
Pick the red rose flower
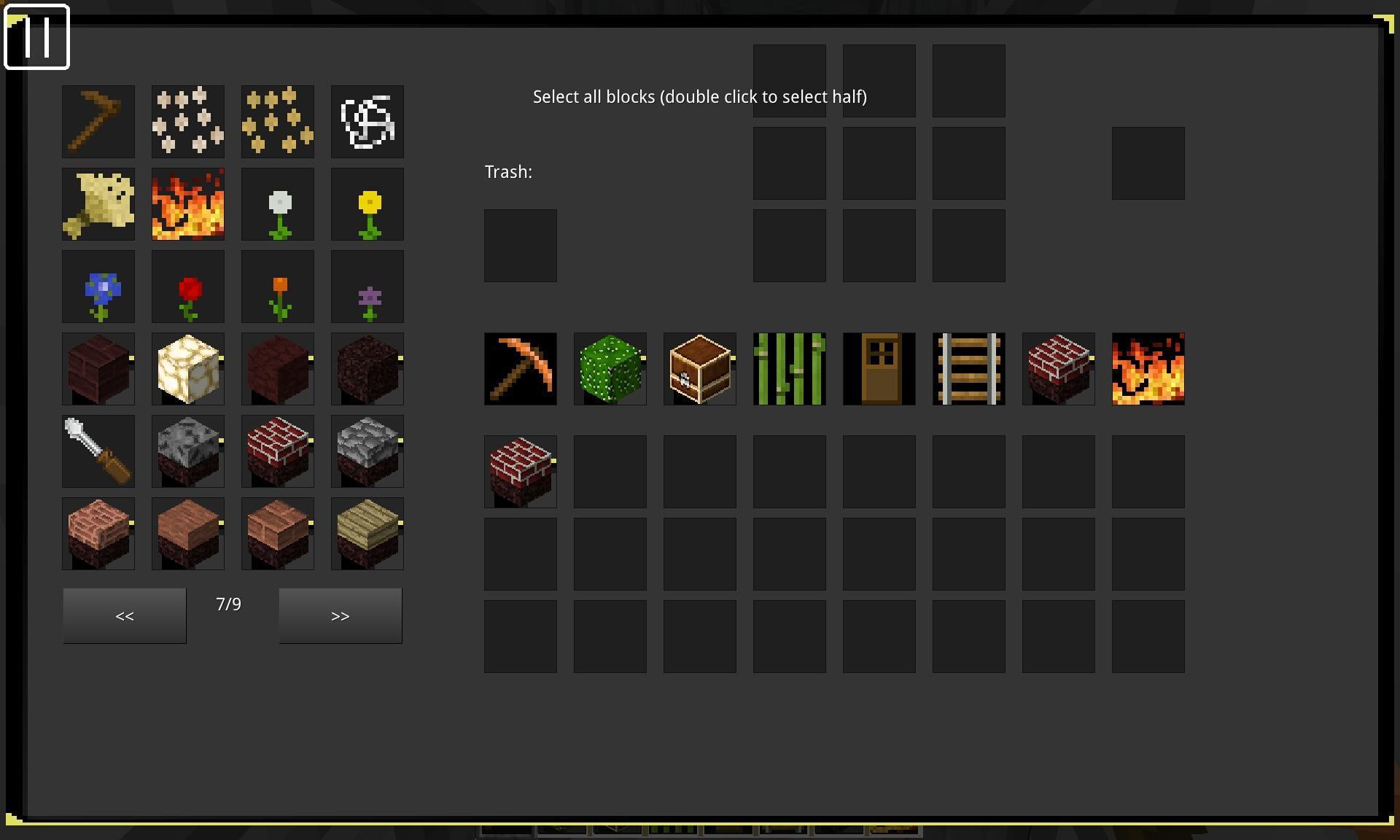[188, 287]
